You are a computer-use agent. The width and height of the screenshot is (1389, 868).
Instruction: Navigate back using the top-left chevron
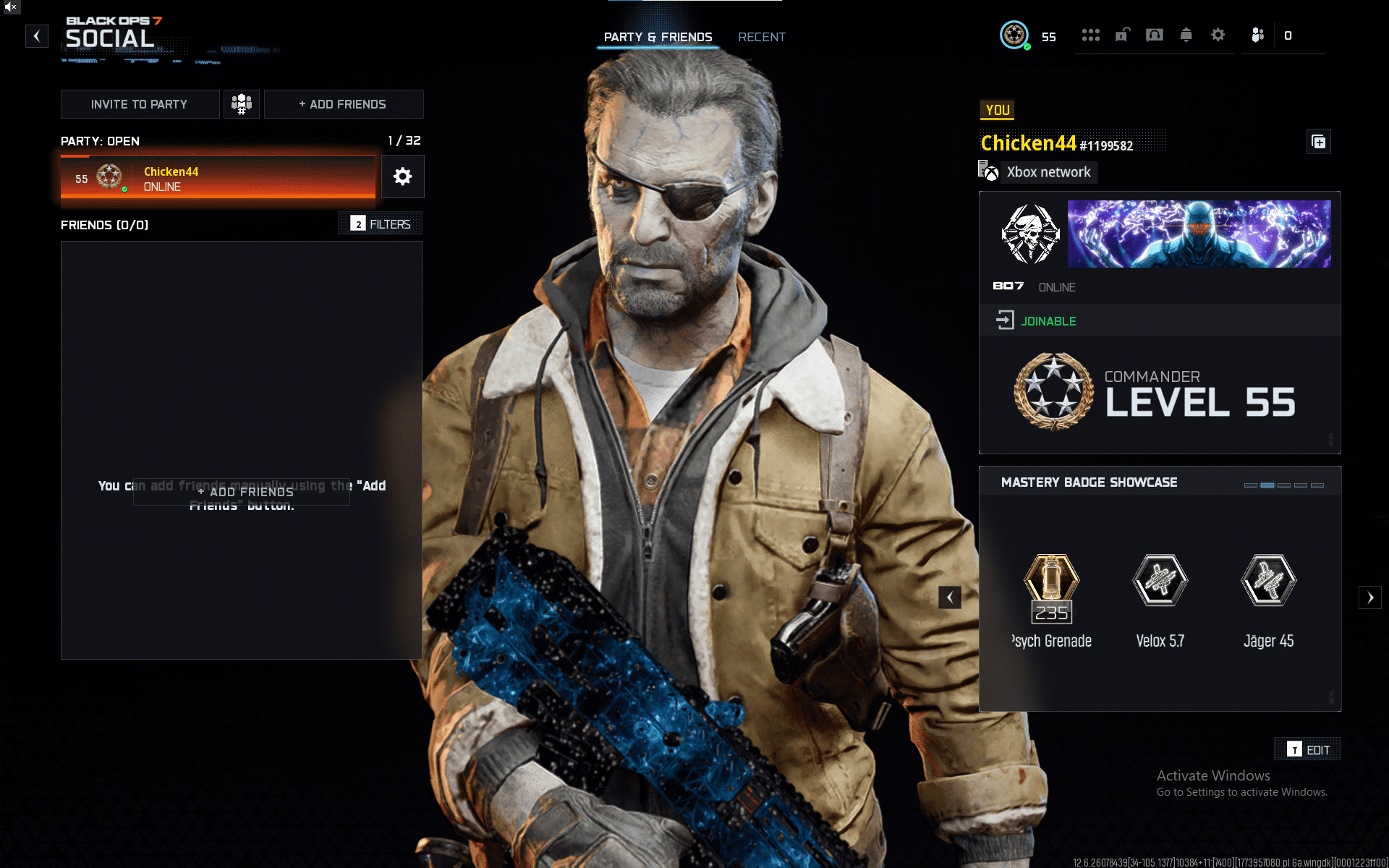(37, 36)
